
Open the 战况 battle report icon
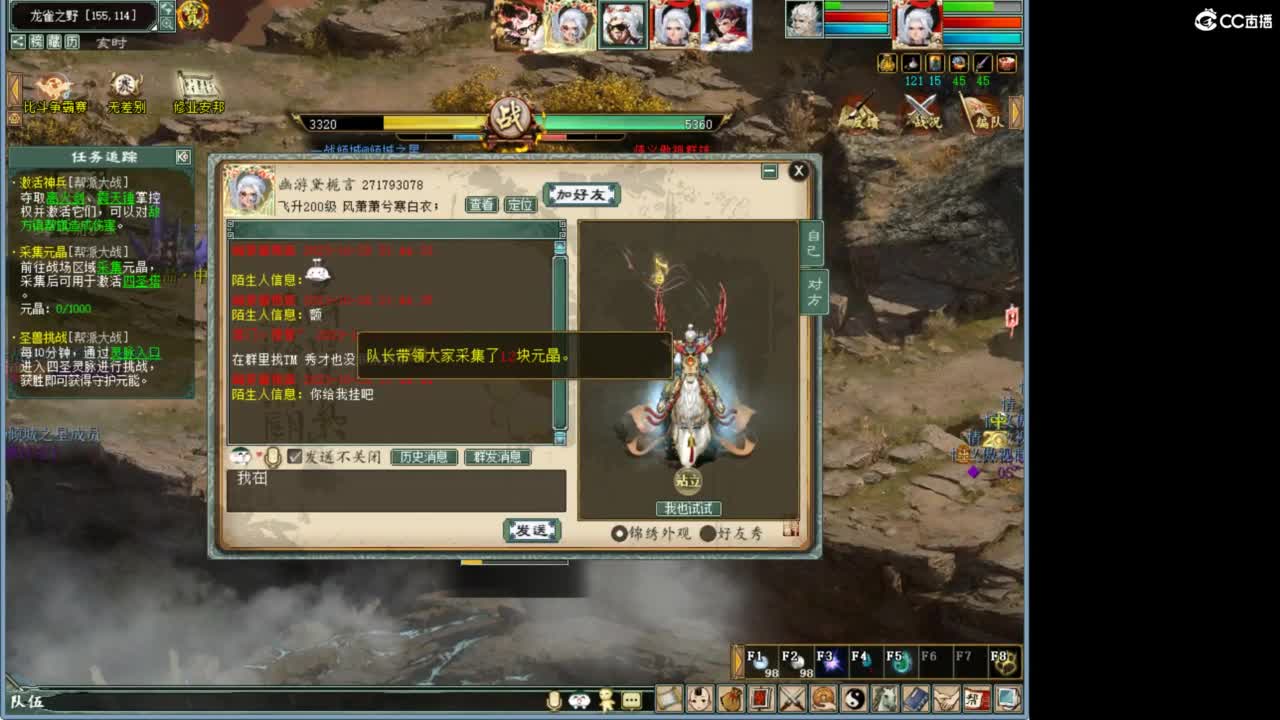point(921,112)
